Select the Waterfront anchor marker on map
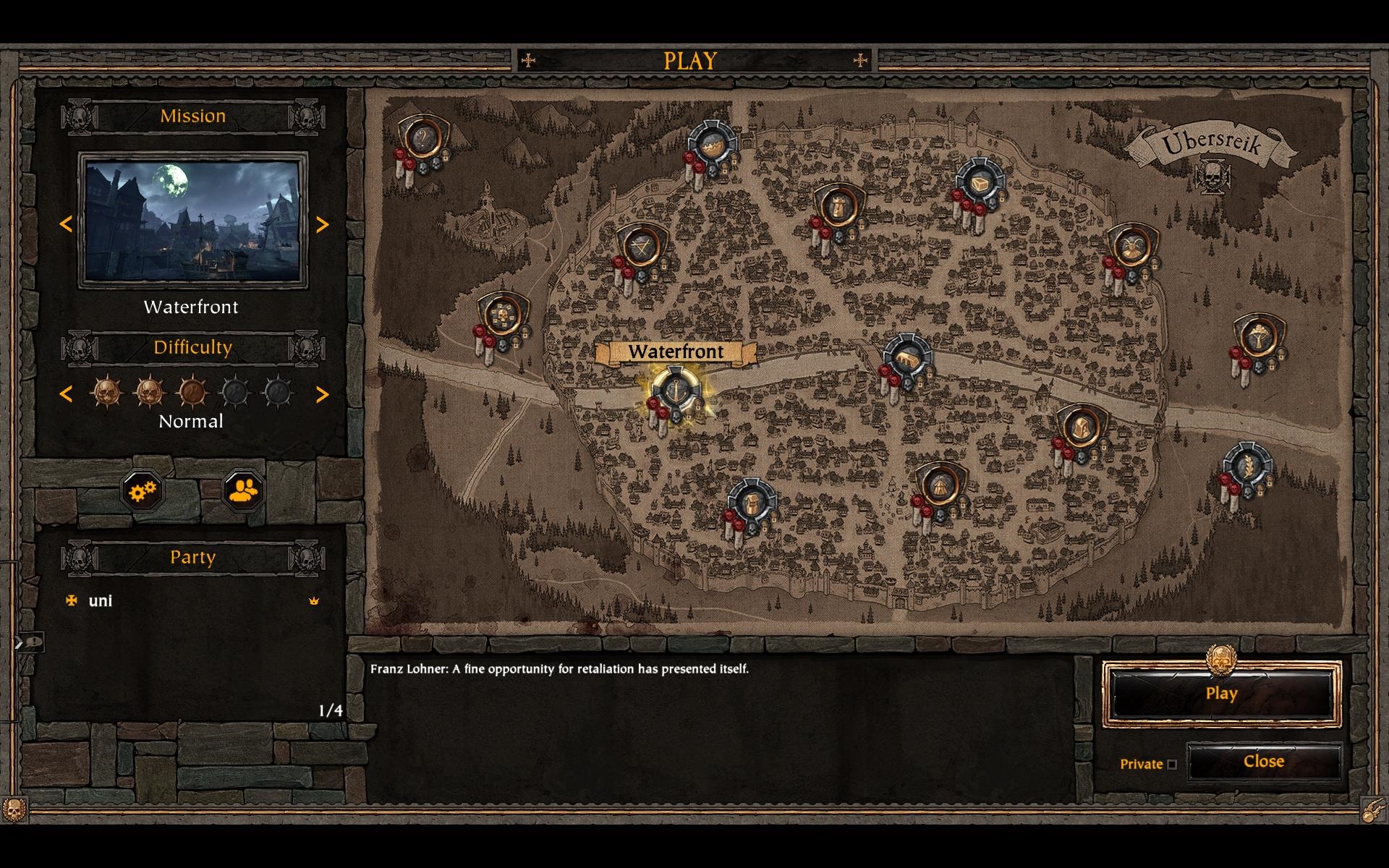 tap(675, 392)
